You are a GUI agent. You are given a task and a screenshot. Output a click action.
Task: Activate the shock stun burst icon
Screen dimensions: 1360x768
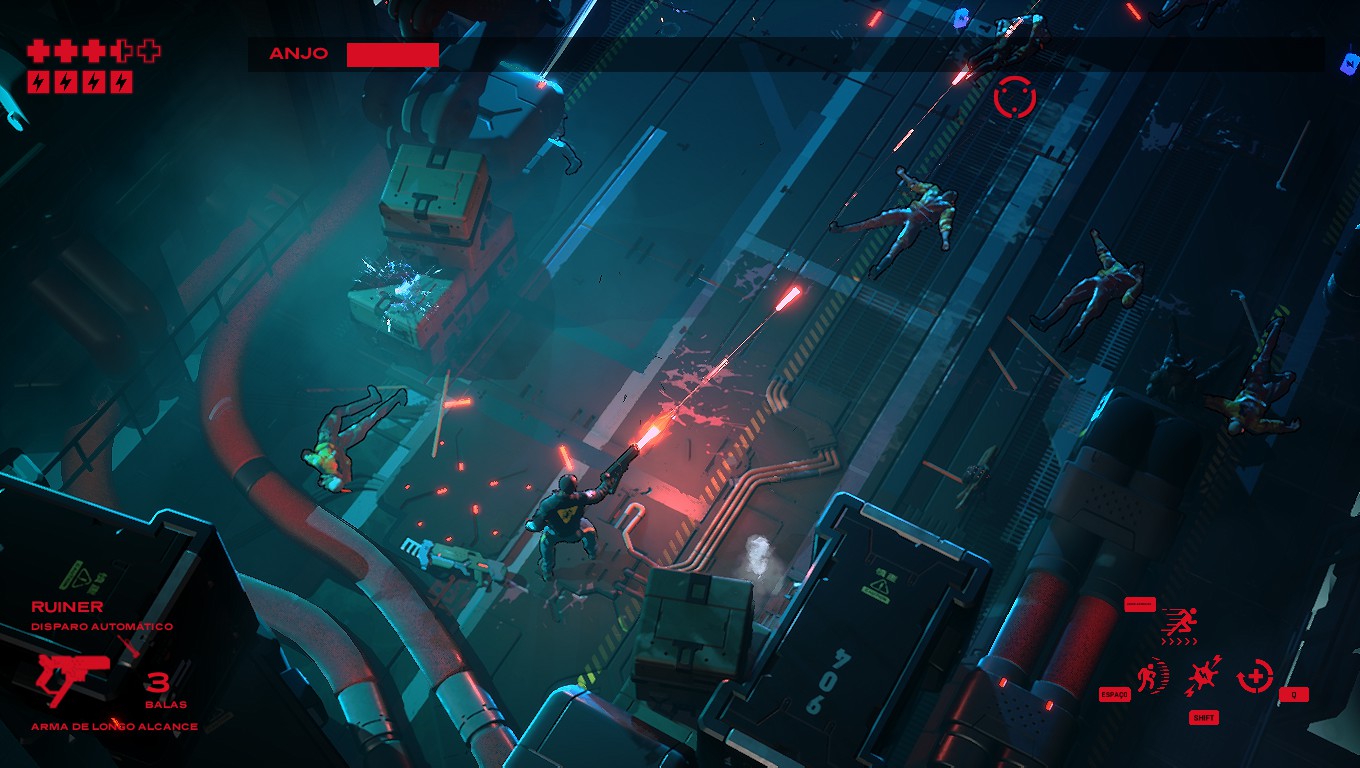pos(1203,674)
